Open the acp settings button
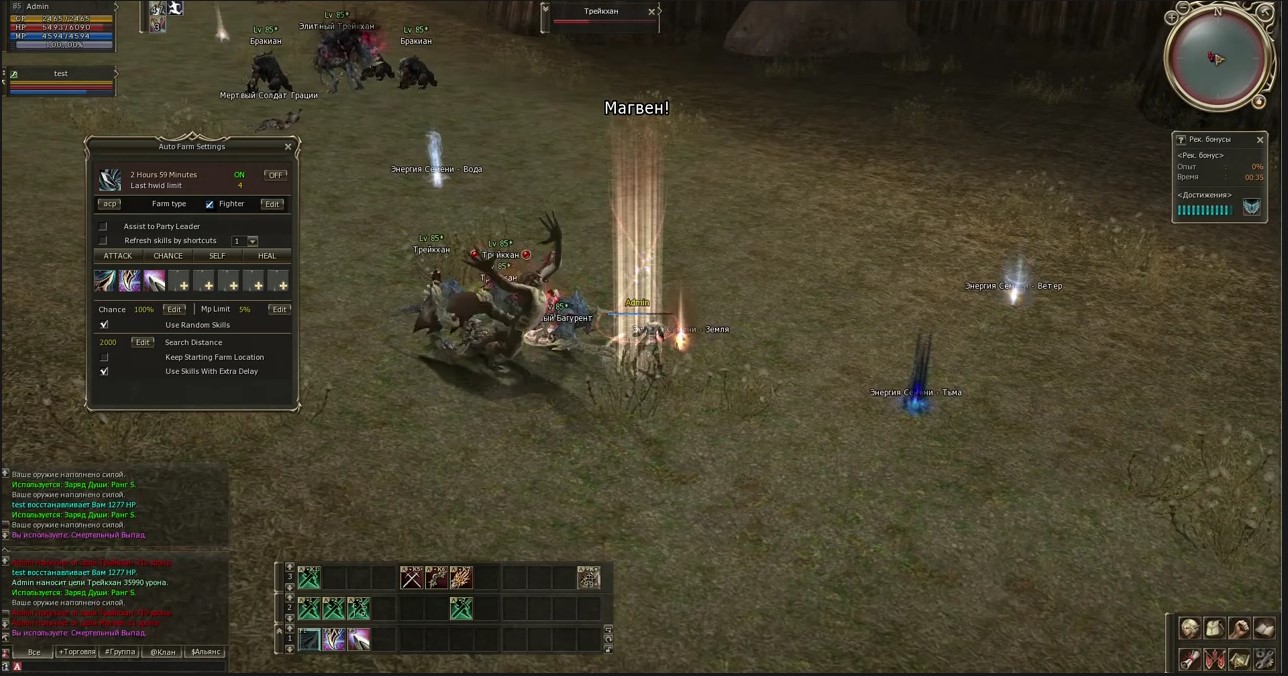The height and width of the screenshot is (676, 1288). (109, 204)
